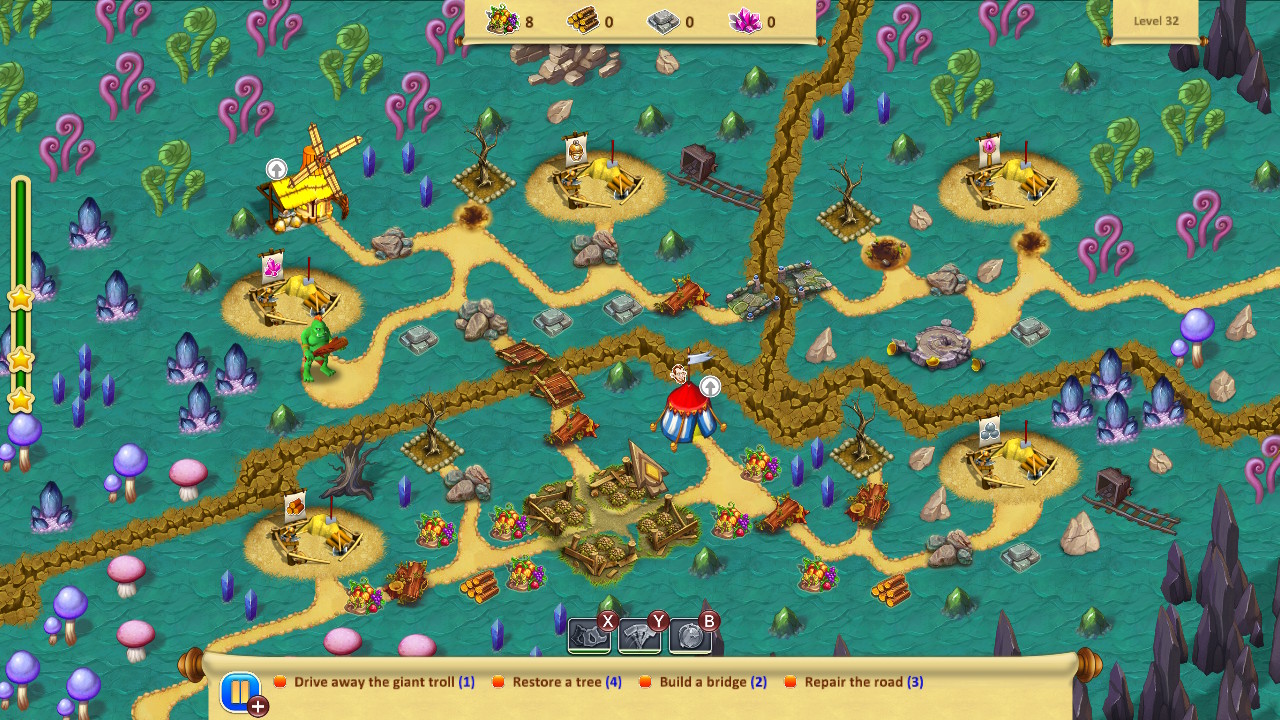The image size is (1280, 720).
Task: Activate the Y hammer-and-tools bonus ability
Action: coord(638,632)
